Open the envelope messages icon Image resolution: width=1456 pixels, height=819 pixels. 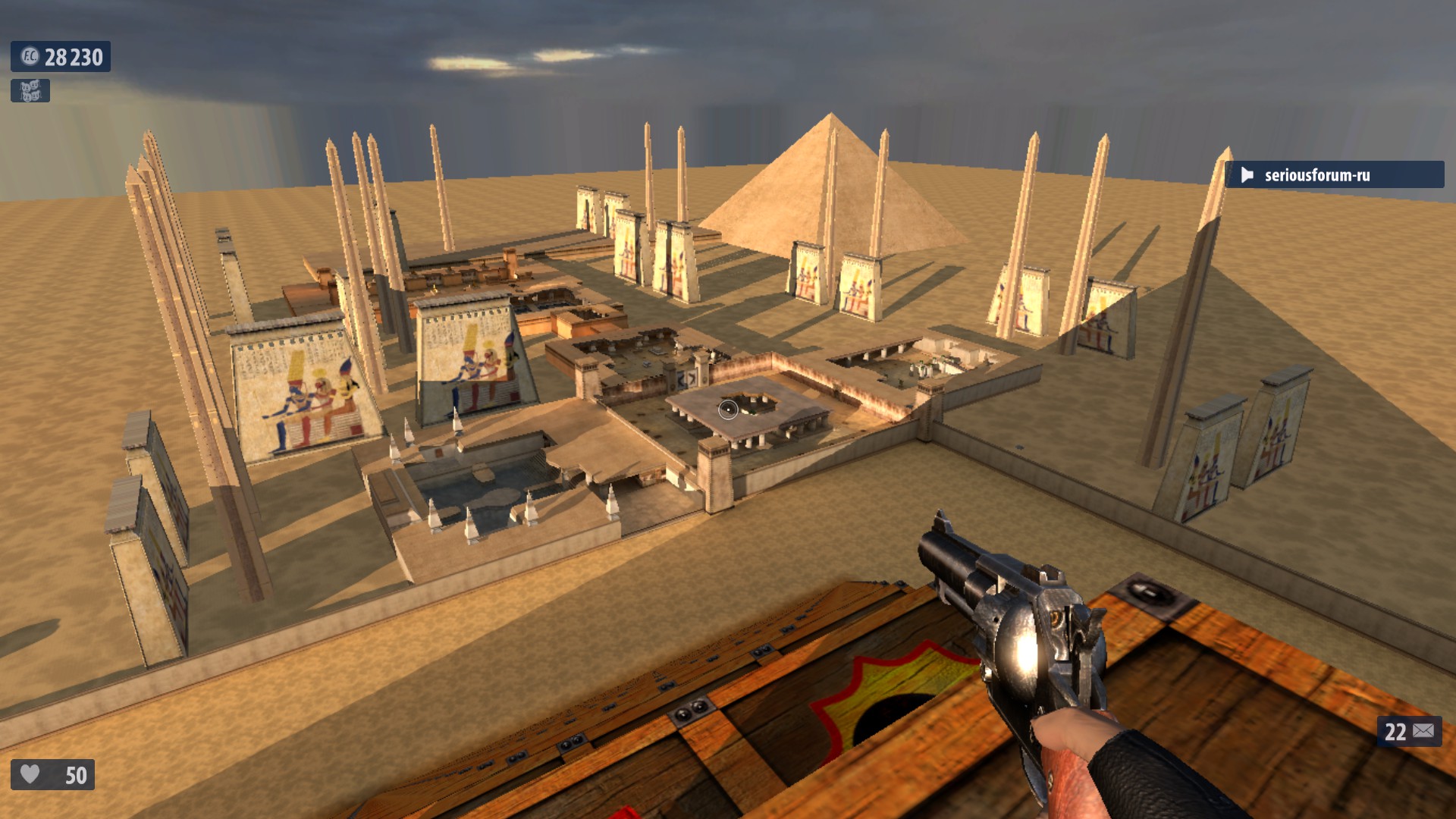[x=1423, y=731]
